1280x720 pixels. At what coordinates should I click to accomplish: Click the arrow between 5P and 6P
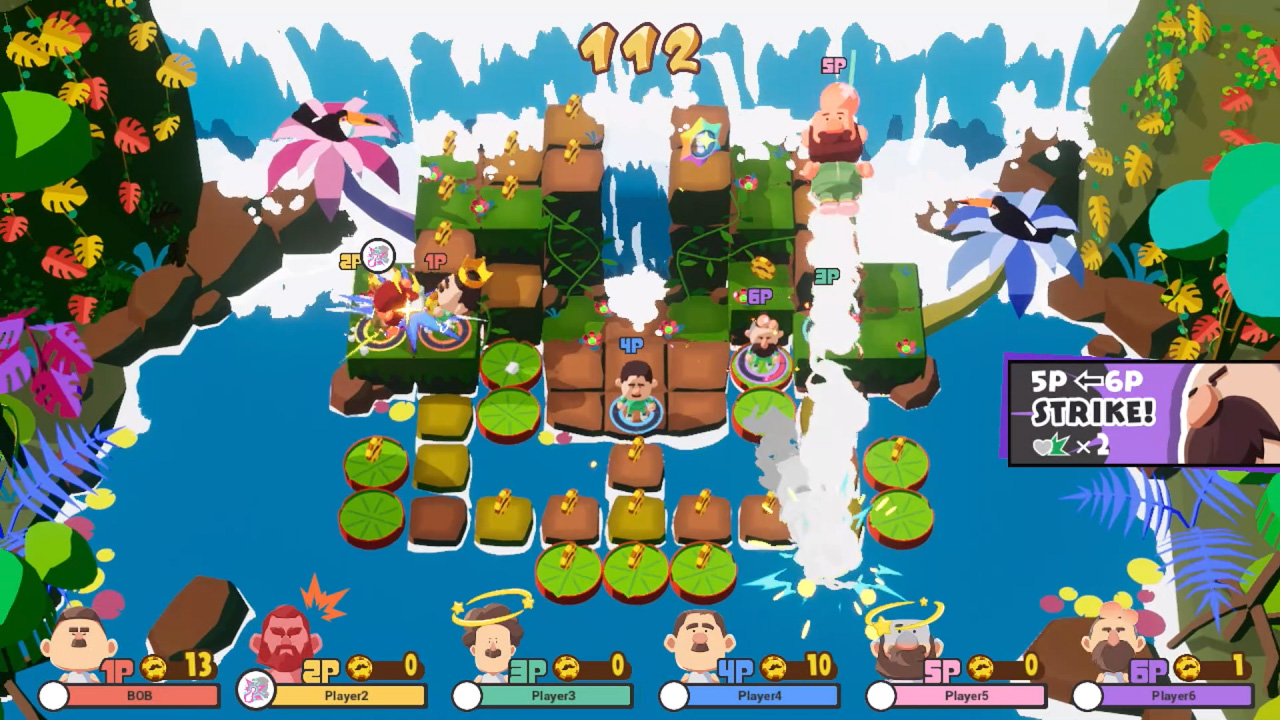click(x=1089, y=381)
